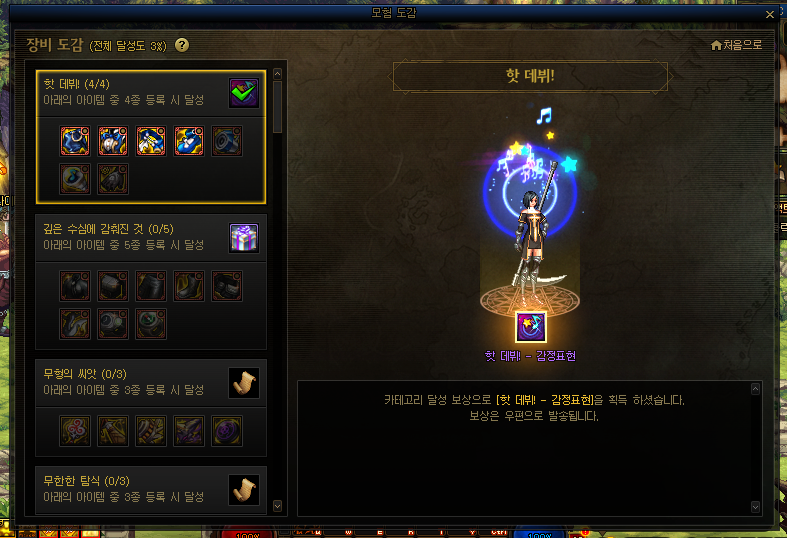Screen dimensions: 787x538
Task: Inspect the 핫 데뷔! emote reward icon under the character
Action: (530, 326)
